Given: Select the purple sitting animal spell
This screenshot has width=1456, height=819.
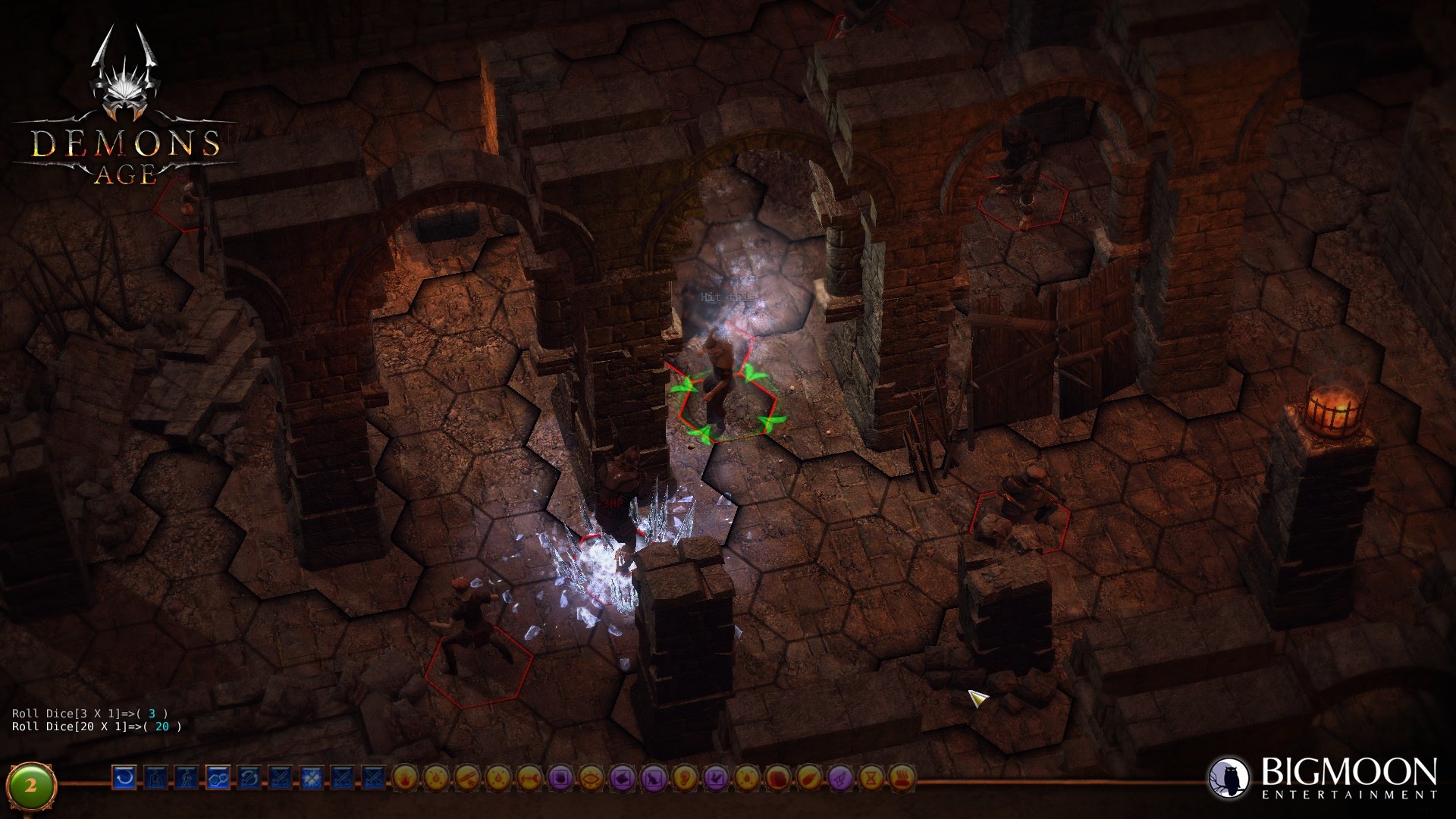Looking at the screenshot, I should [654, 777].
